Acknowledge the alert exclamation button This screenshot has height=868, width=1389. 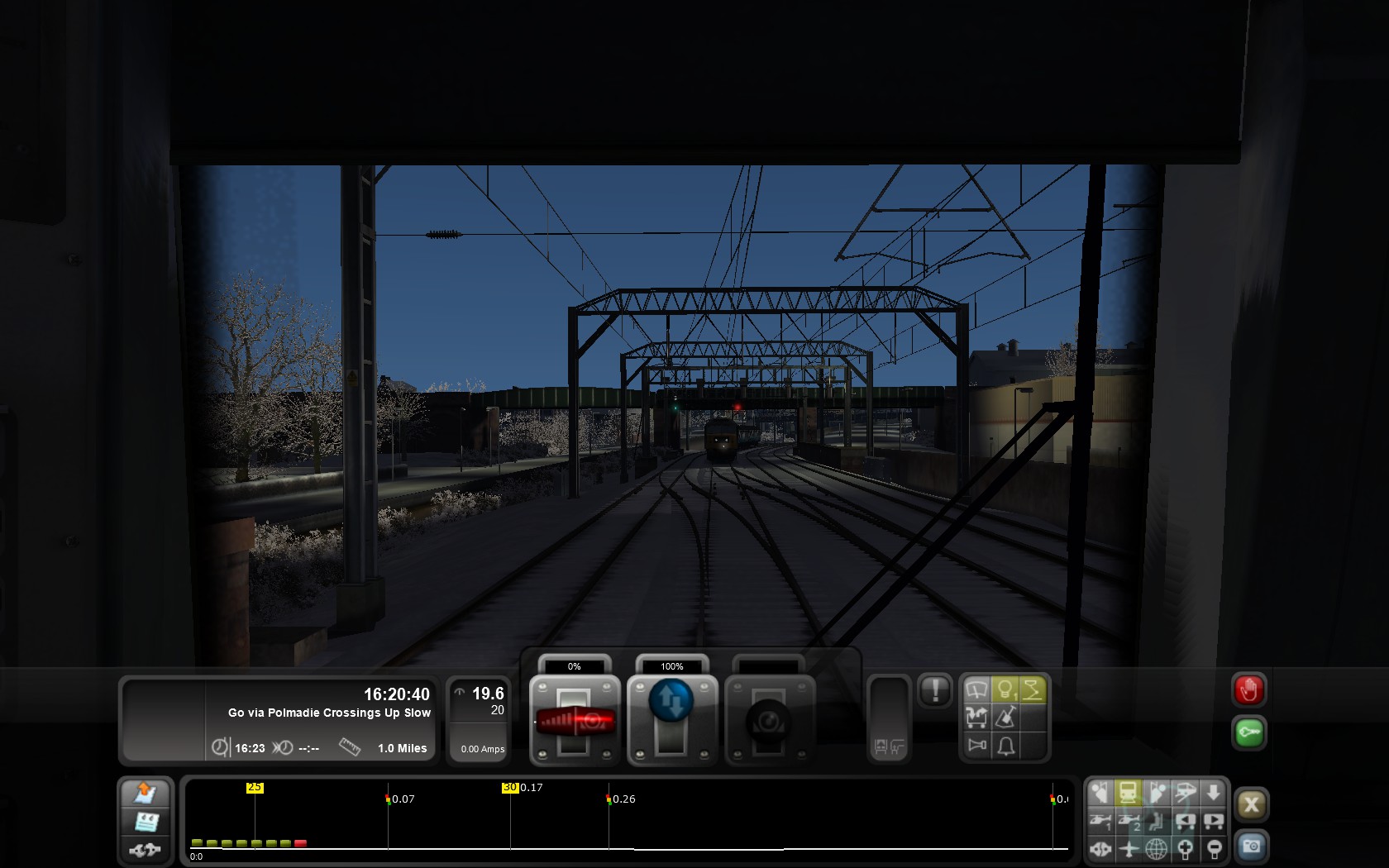[935, 690]
